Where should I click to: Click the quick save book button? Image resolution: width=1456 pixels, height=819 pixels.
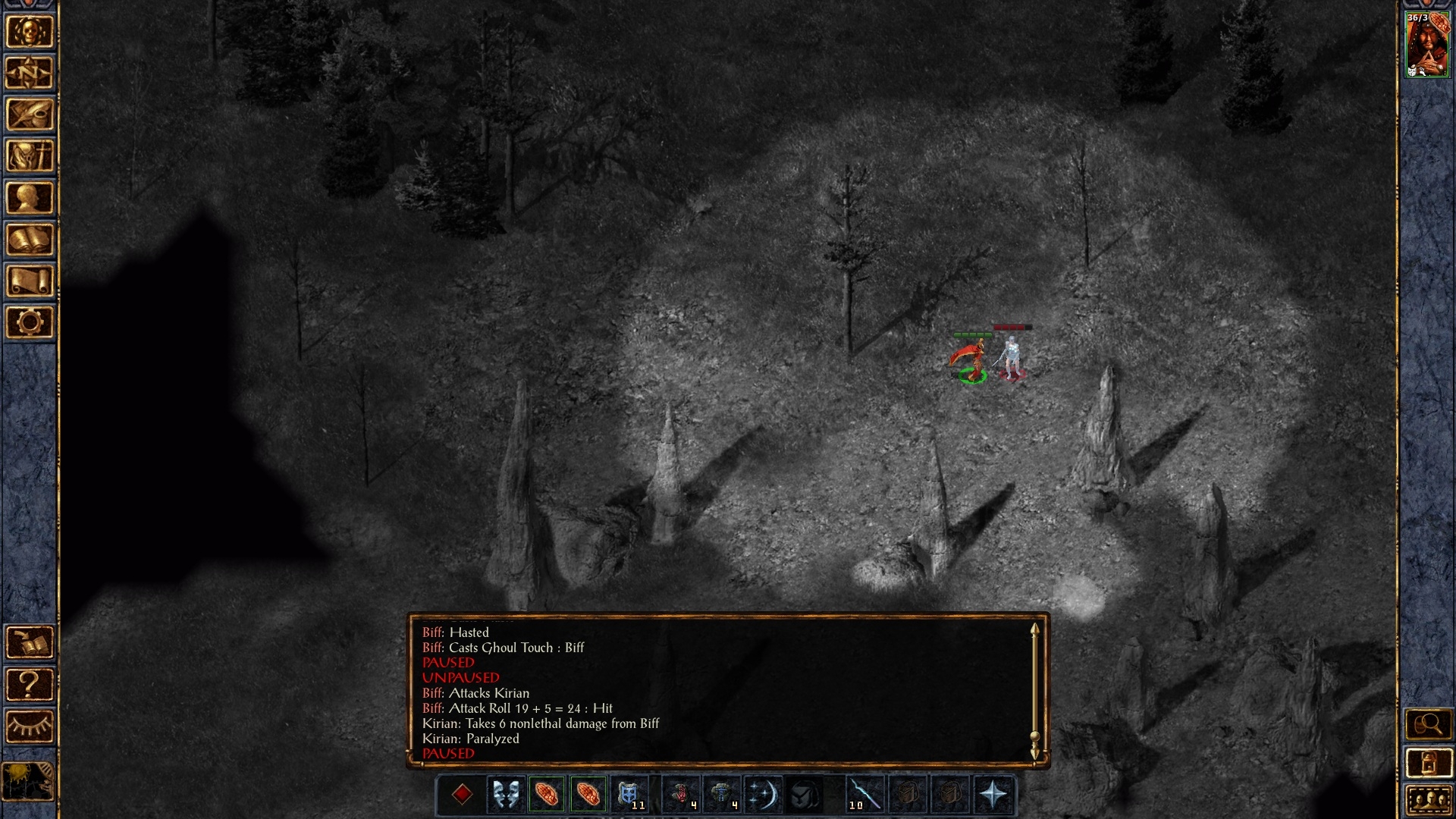tap(30, 643)
